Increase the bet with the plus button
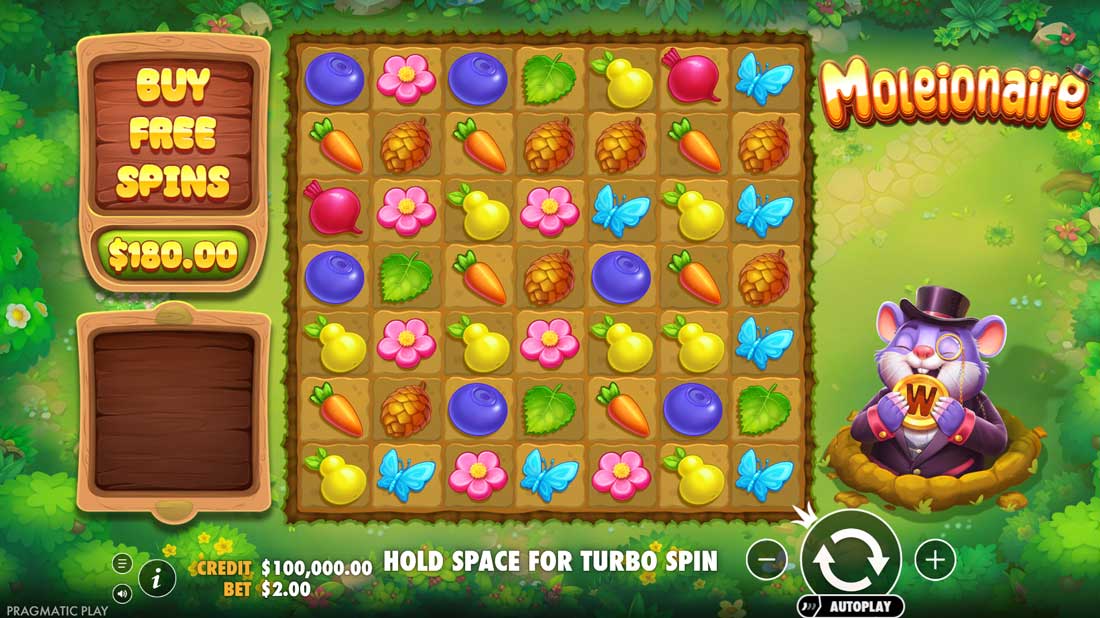Image resolution: width=1100 pixels, height=618 pixels. 935,560
